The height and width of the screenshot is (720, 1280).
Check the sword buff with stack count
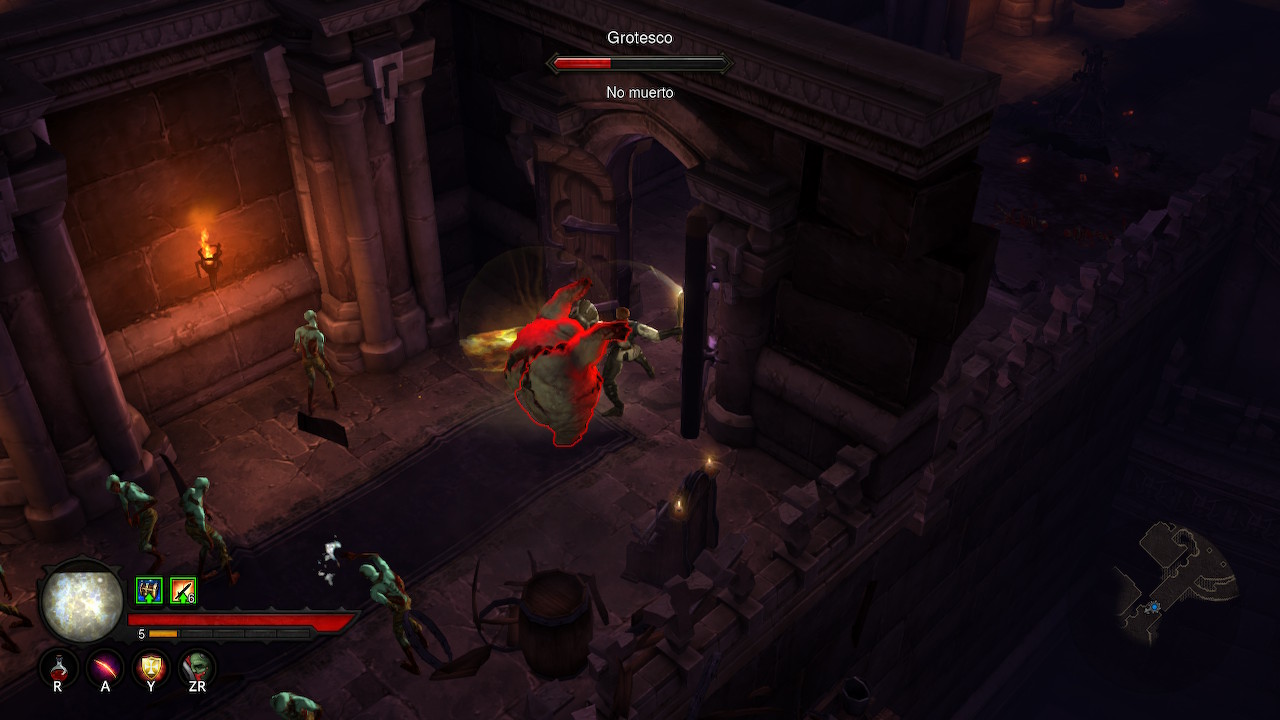click(183, 591)
